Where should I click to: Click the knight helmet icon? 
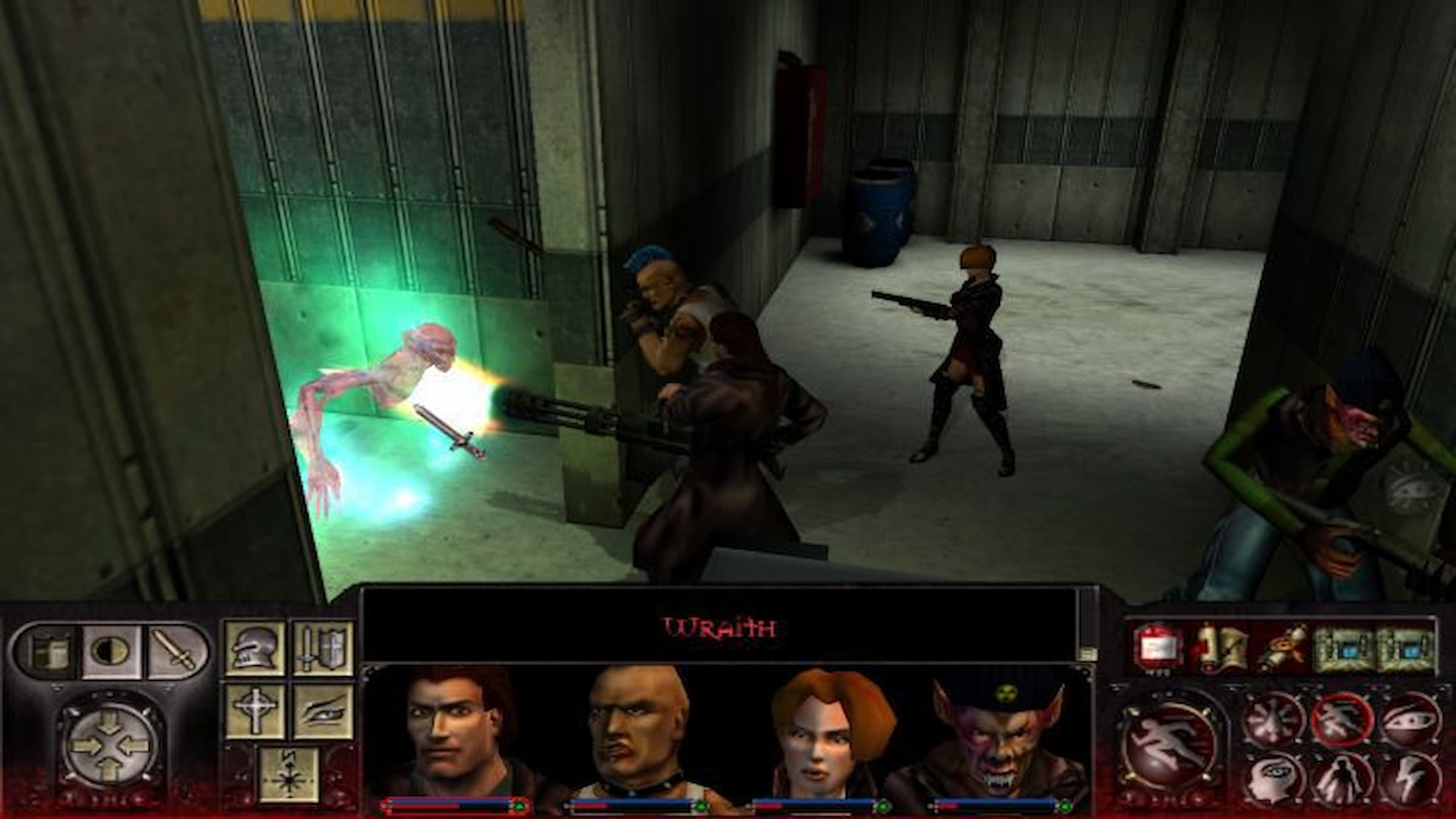pyautogui.click(x=255, y=648)
